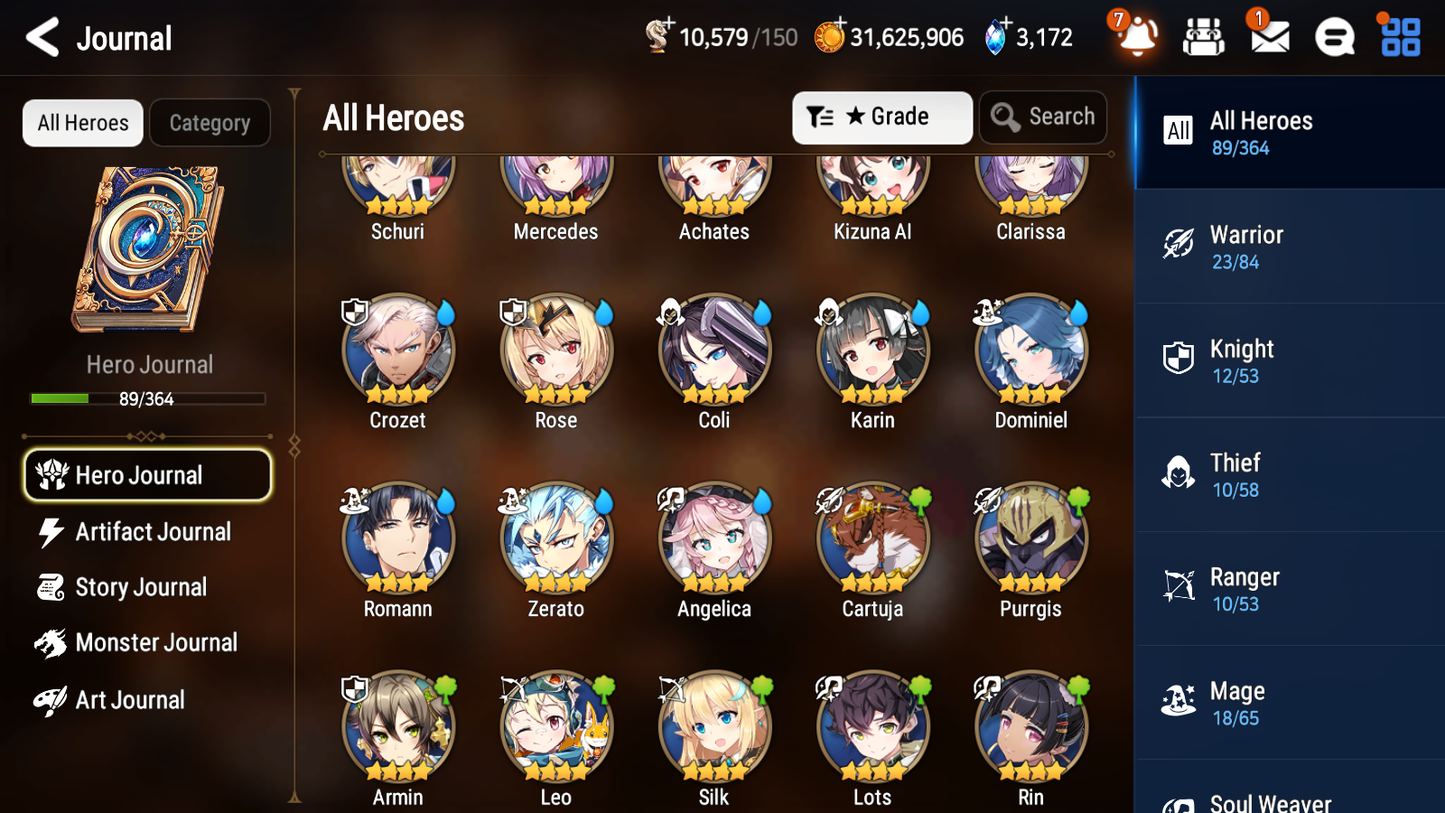Go back using the Journal back arrow
The image size is (1445, 813).
41,38
